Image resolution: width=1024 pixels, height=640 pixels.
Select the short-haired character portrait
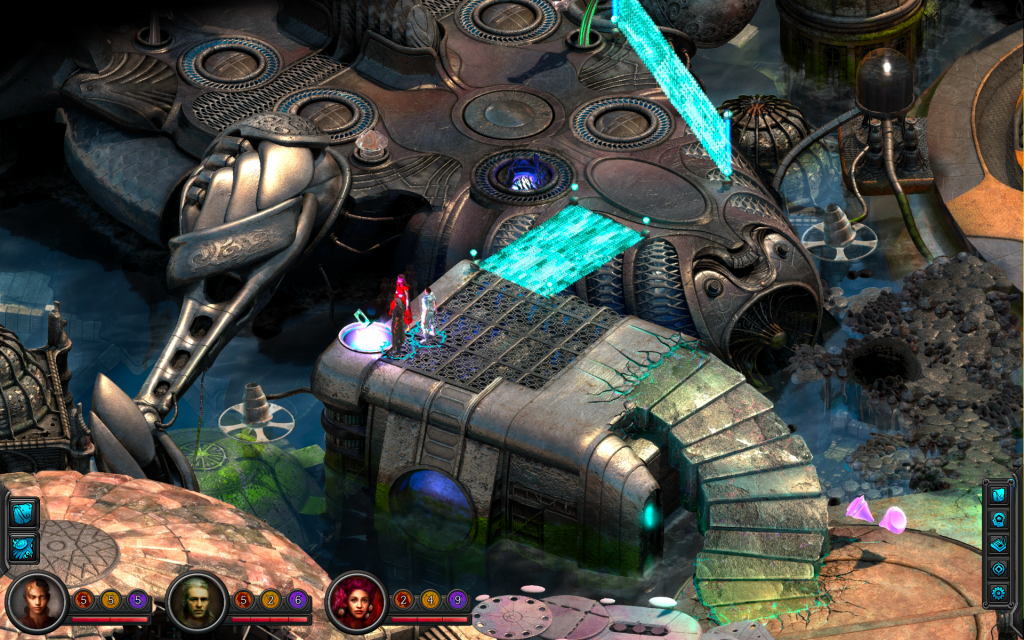36,600
